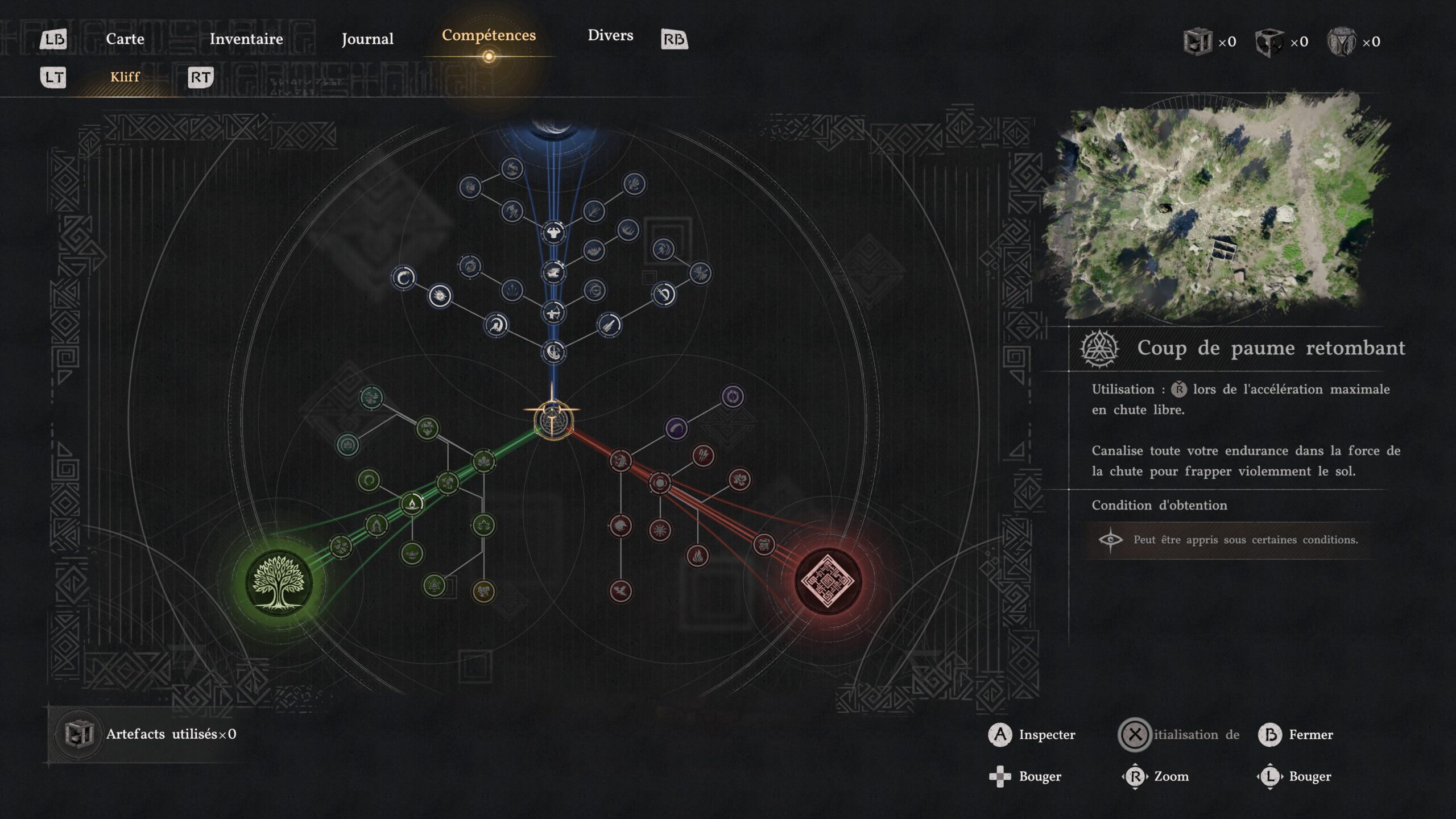Image resolution: width=1456 pixels, height=819 pixels.
Task: Go to the Divers tab
Action: pyautogui.click(x=610, y=35)
